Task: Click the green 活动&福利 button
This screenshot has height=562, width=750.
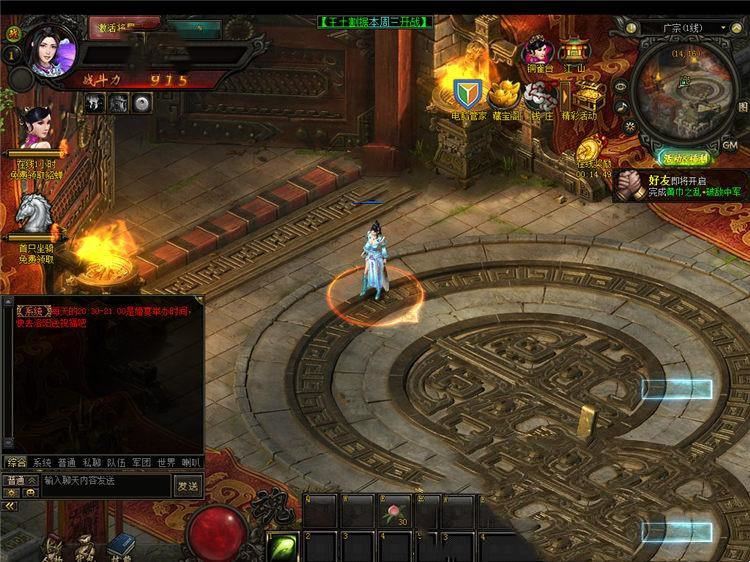Action: pyautogui.click(x=684, y=158)
